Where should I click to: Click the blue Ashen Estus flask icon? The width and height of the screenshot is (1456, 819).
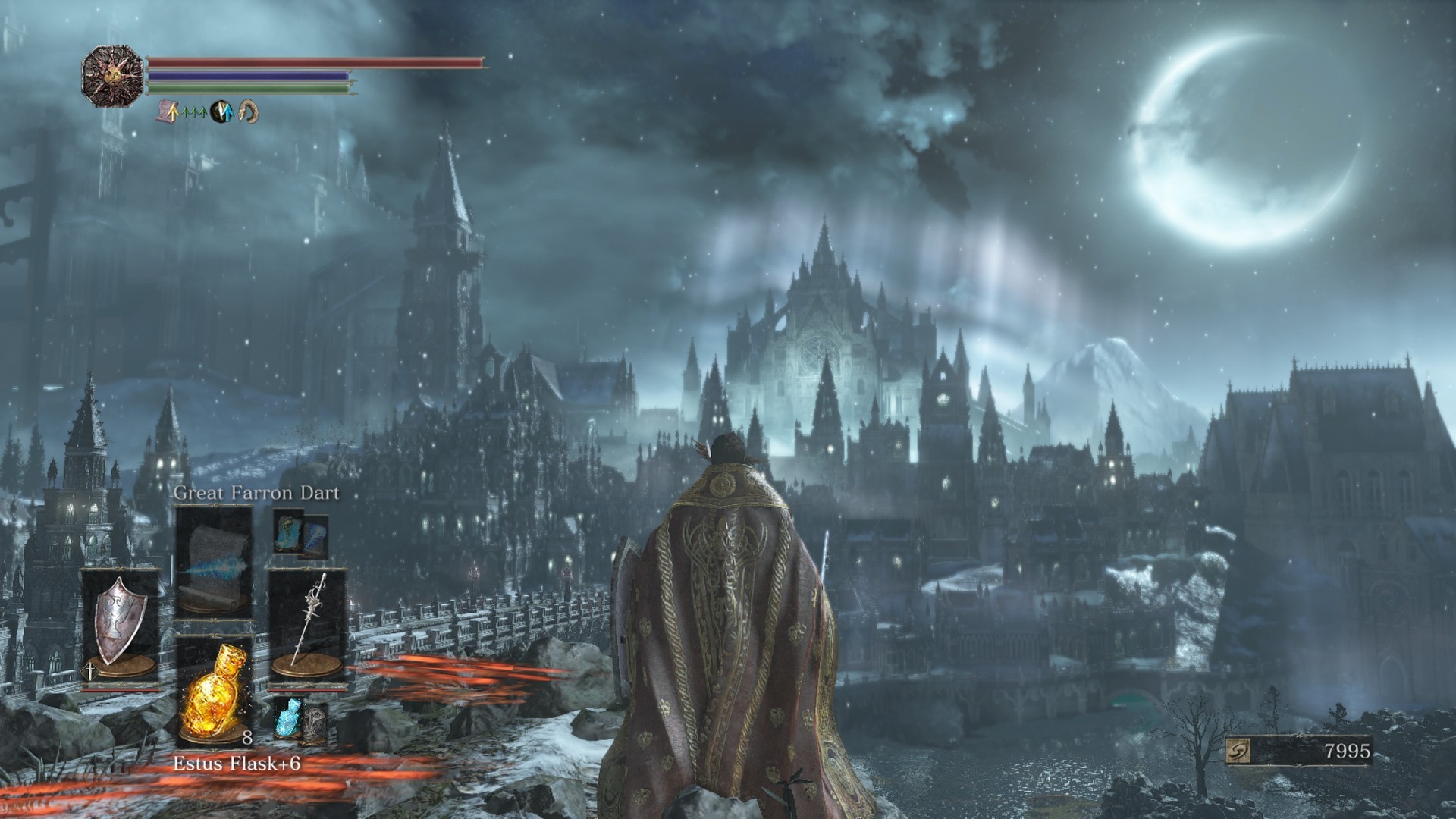tap(288, 717)
